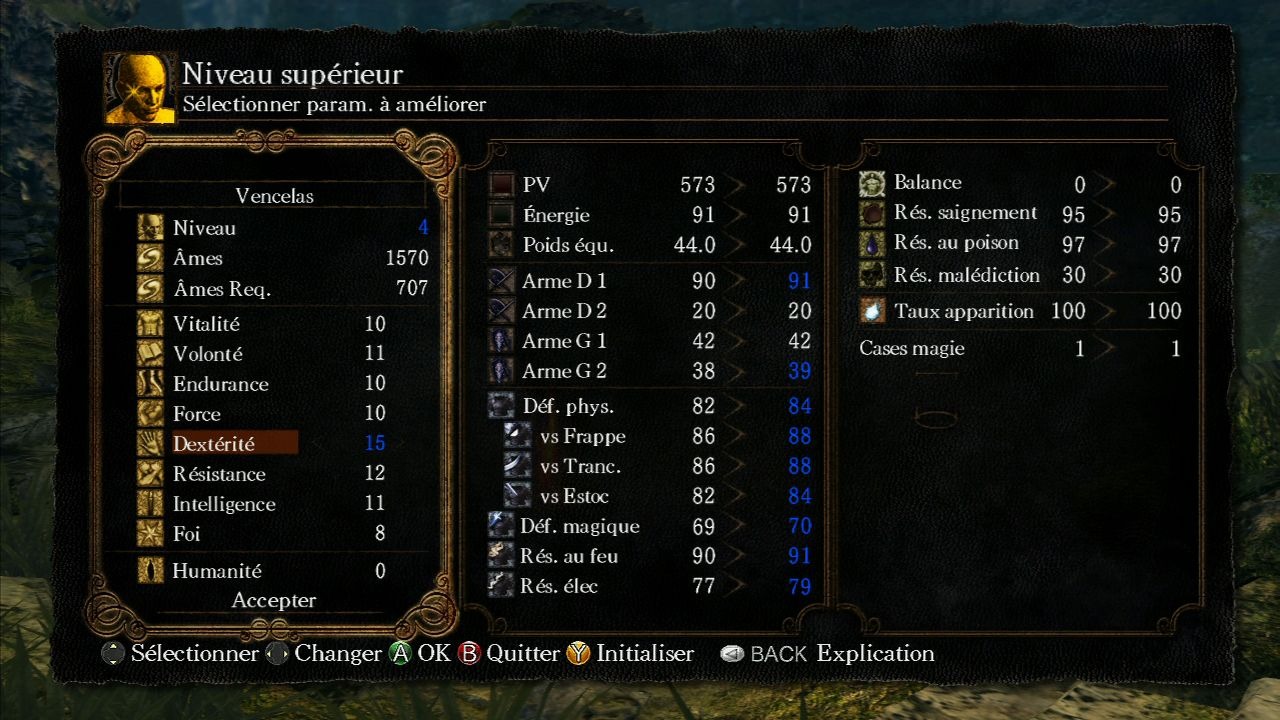Select the Foi attribute

click(187, 534)
